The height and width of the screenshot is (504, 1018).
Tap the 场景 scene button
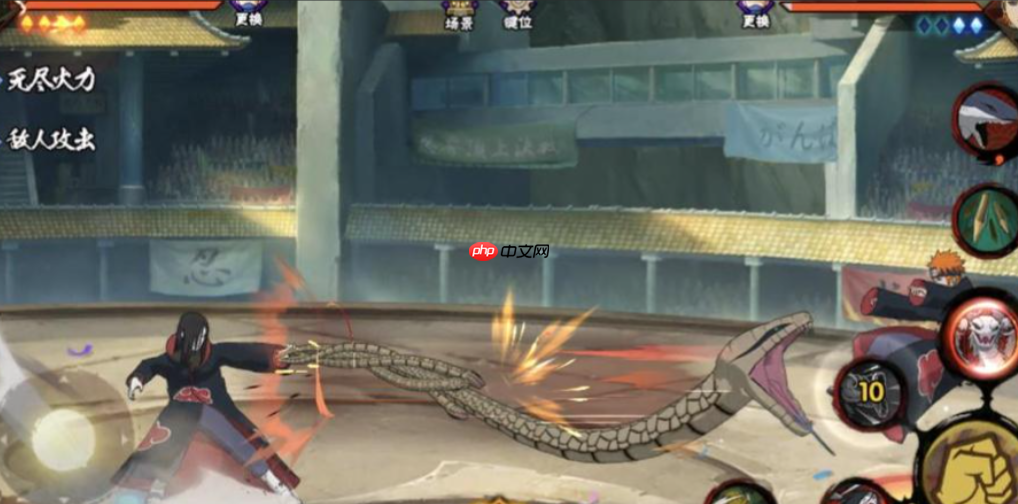459,14
